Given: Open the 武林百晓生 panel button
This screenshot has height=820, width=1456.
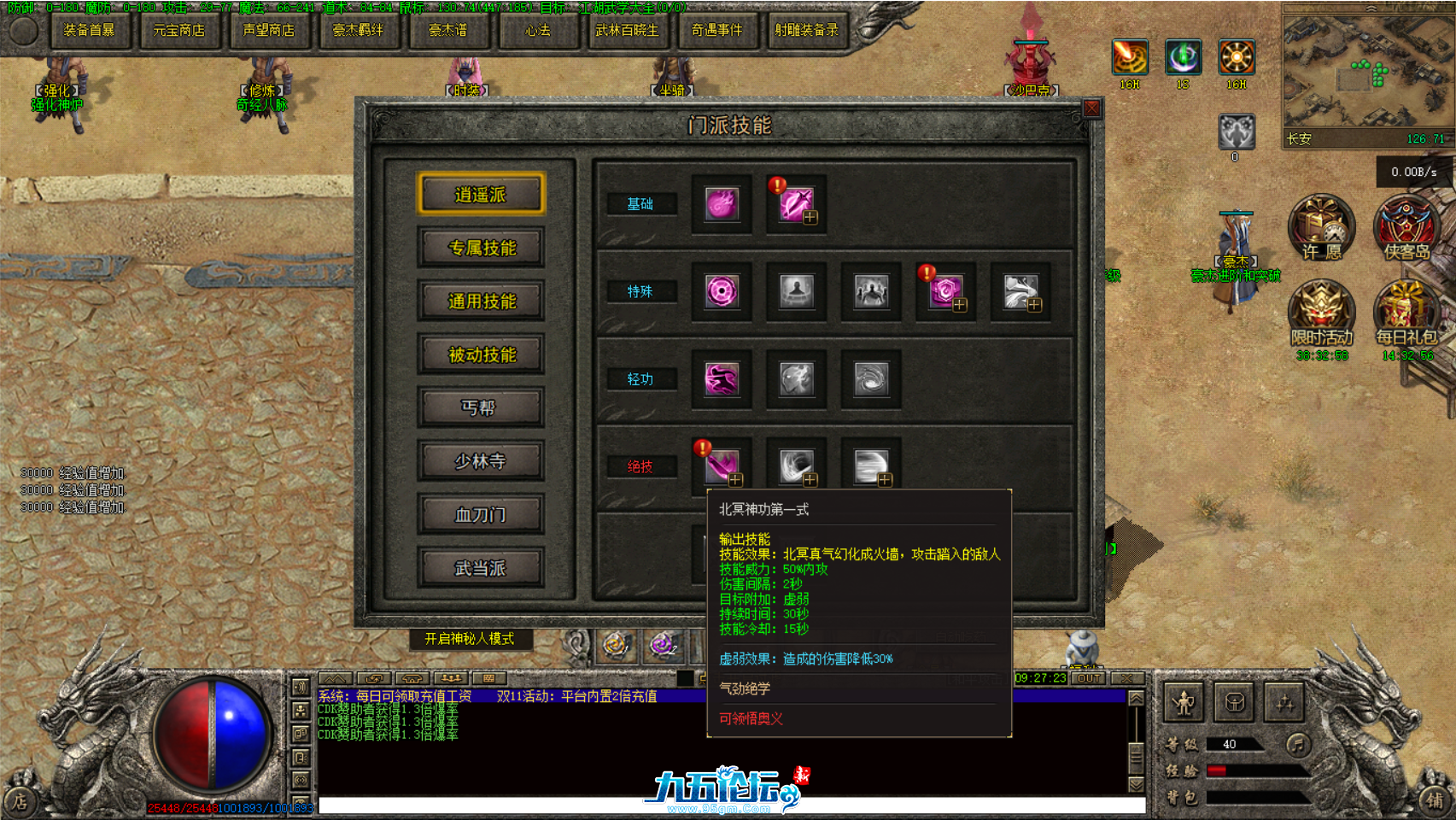Looking at the screenshot, I should (628, 31).
